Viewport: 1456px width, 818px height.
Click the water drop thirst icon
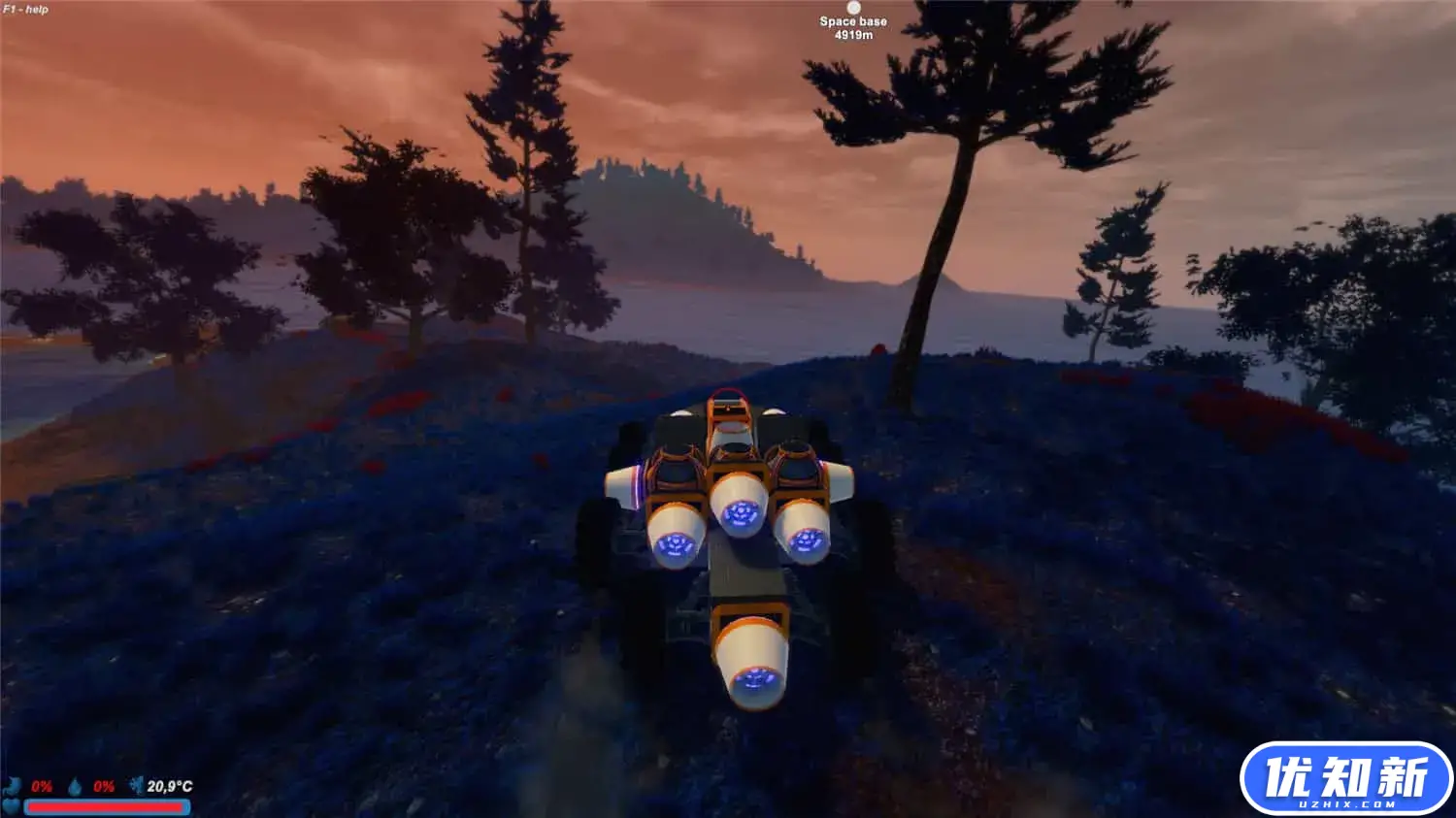tap(75, 786)
